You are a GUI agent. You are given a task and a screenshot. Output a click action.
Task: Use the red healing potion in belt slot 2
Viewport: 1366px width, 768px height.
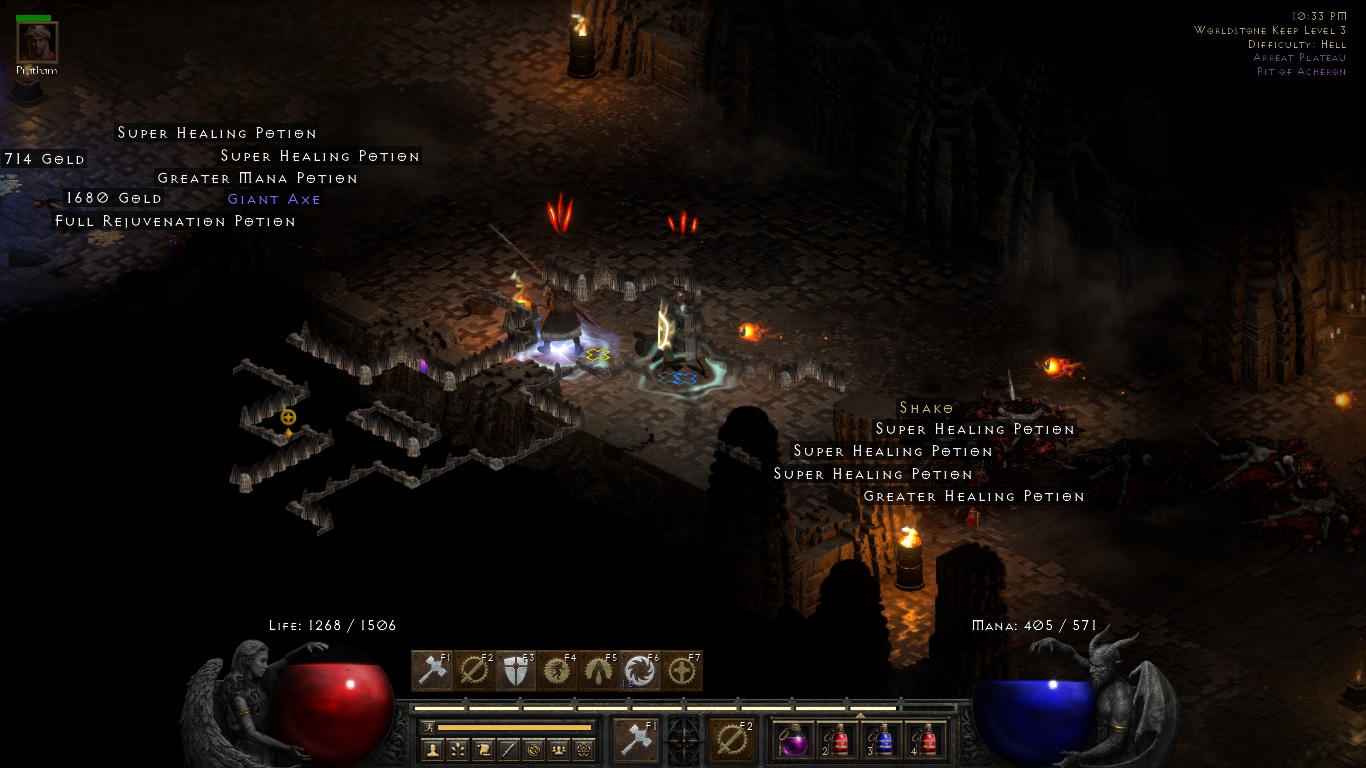[x=838, y=741]
